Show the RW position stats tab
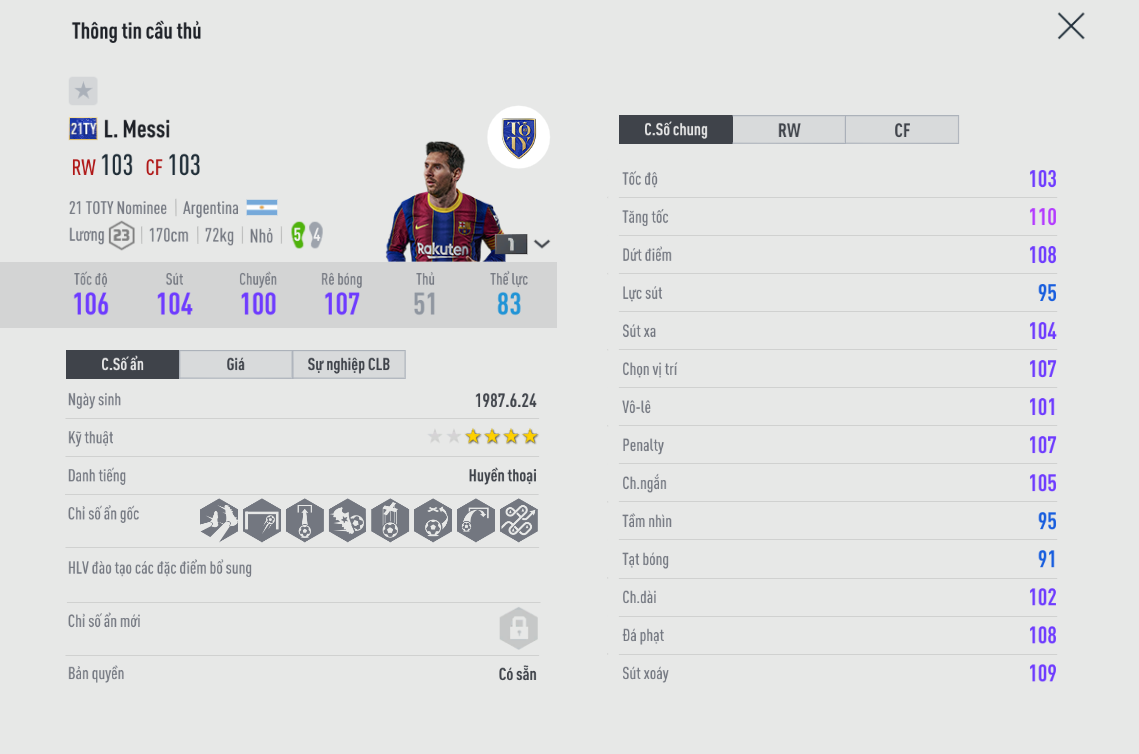 pyautogui.click(x=789, y=130)
